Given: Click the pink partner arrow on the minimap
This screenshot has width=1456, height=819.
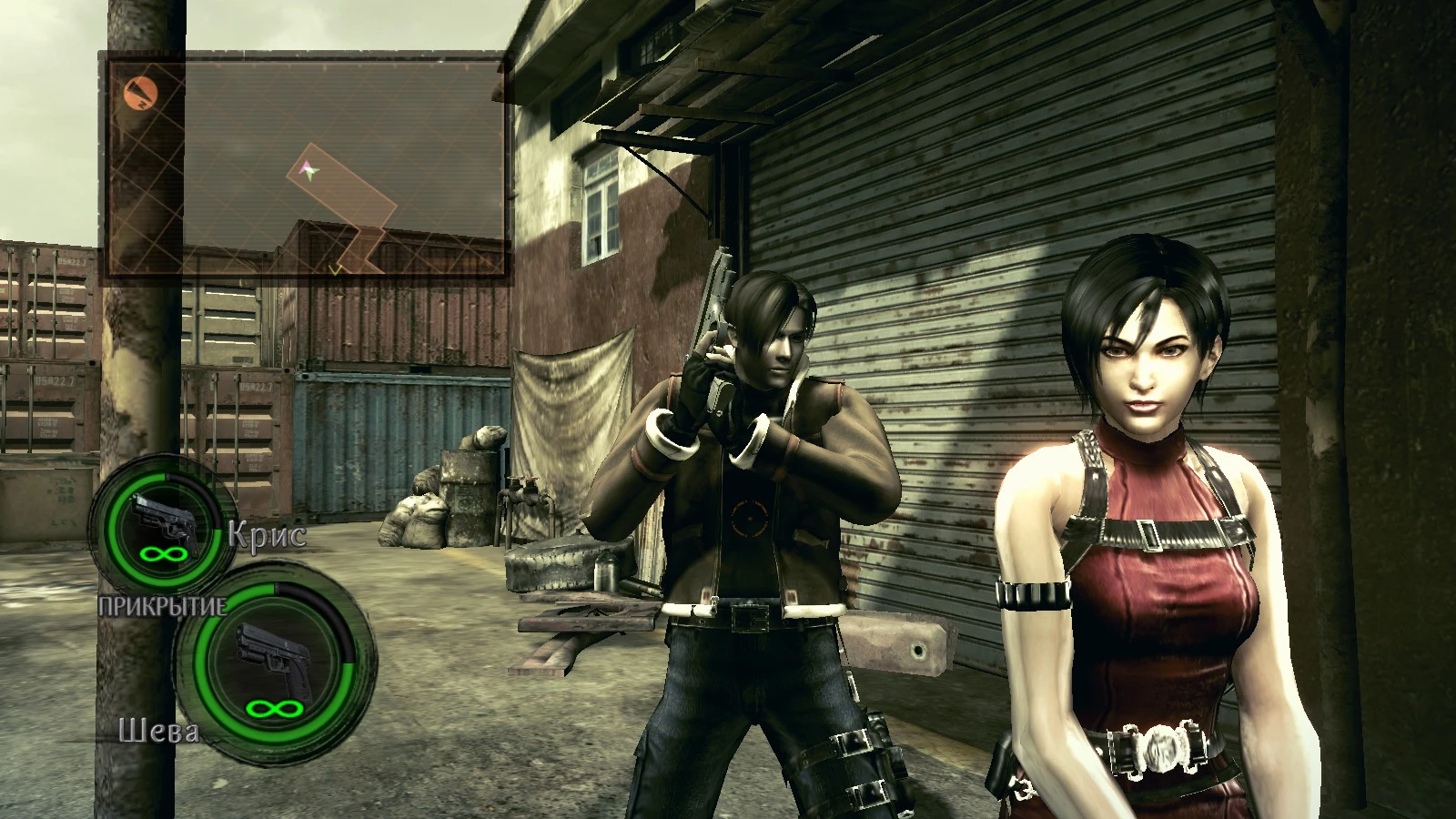Looking at the screenshot, I should 306,166.
